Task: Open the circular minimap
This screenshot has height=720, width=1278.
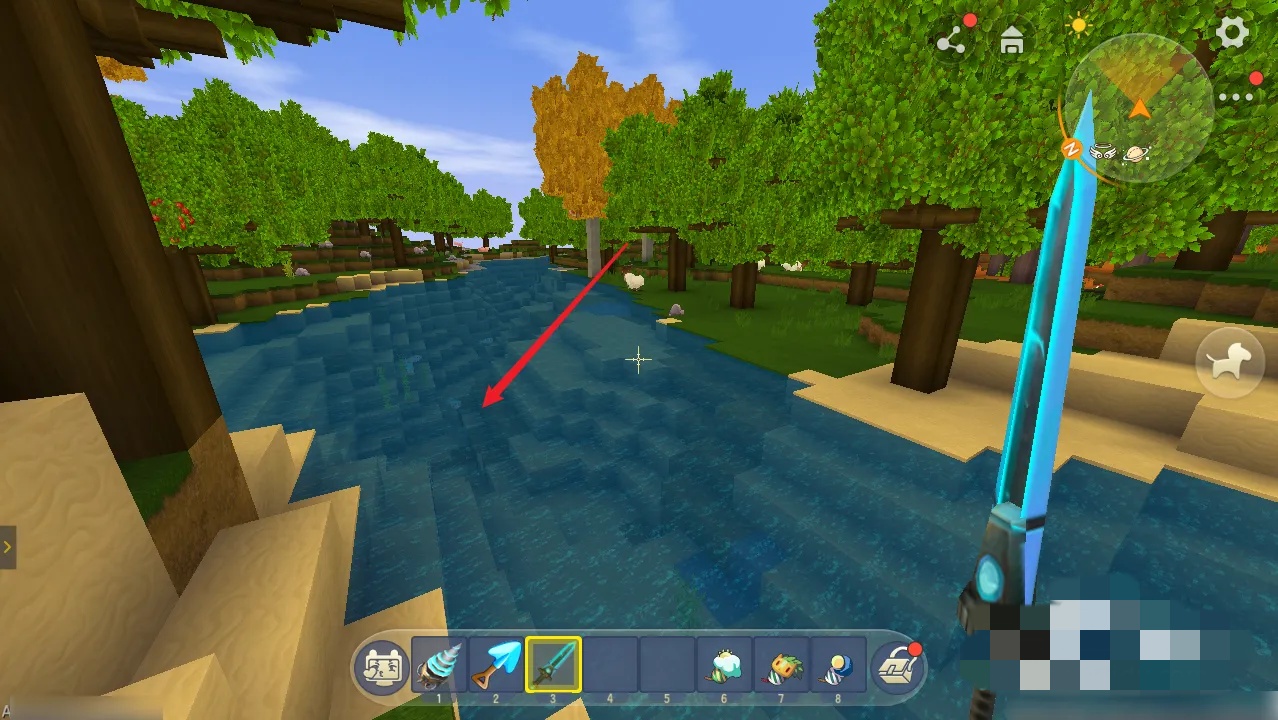Action: point(1138,108)
